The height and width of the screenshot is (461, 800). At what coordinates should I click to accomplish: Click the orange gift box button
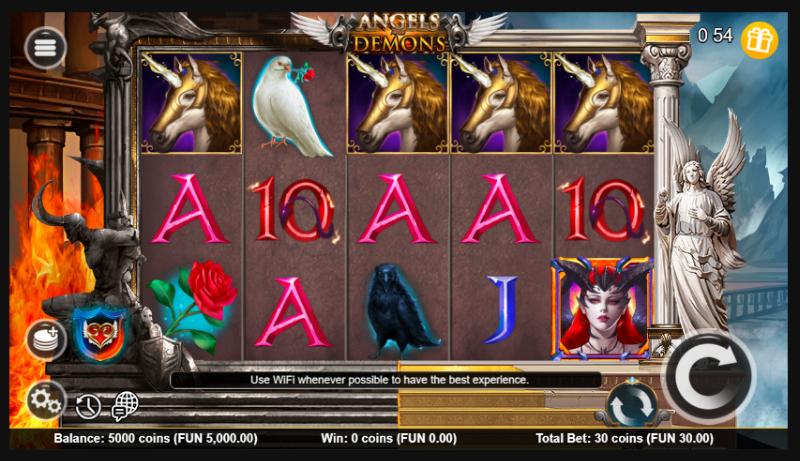point(760,39)
